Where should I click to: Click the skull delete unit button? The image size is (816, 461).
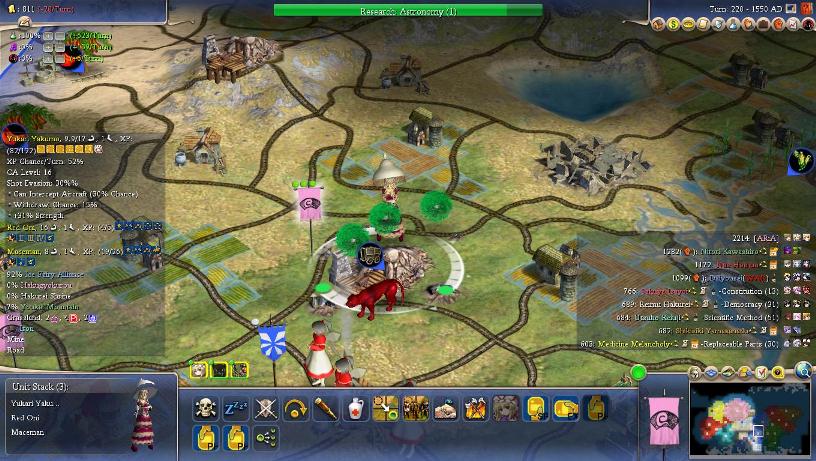(205, 408)
